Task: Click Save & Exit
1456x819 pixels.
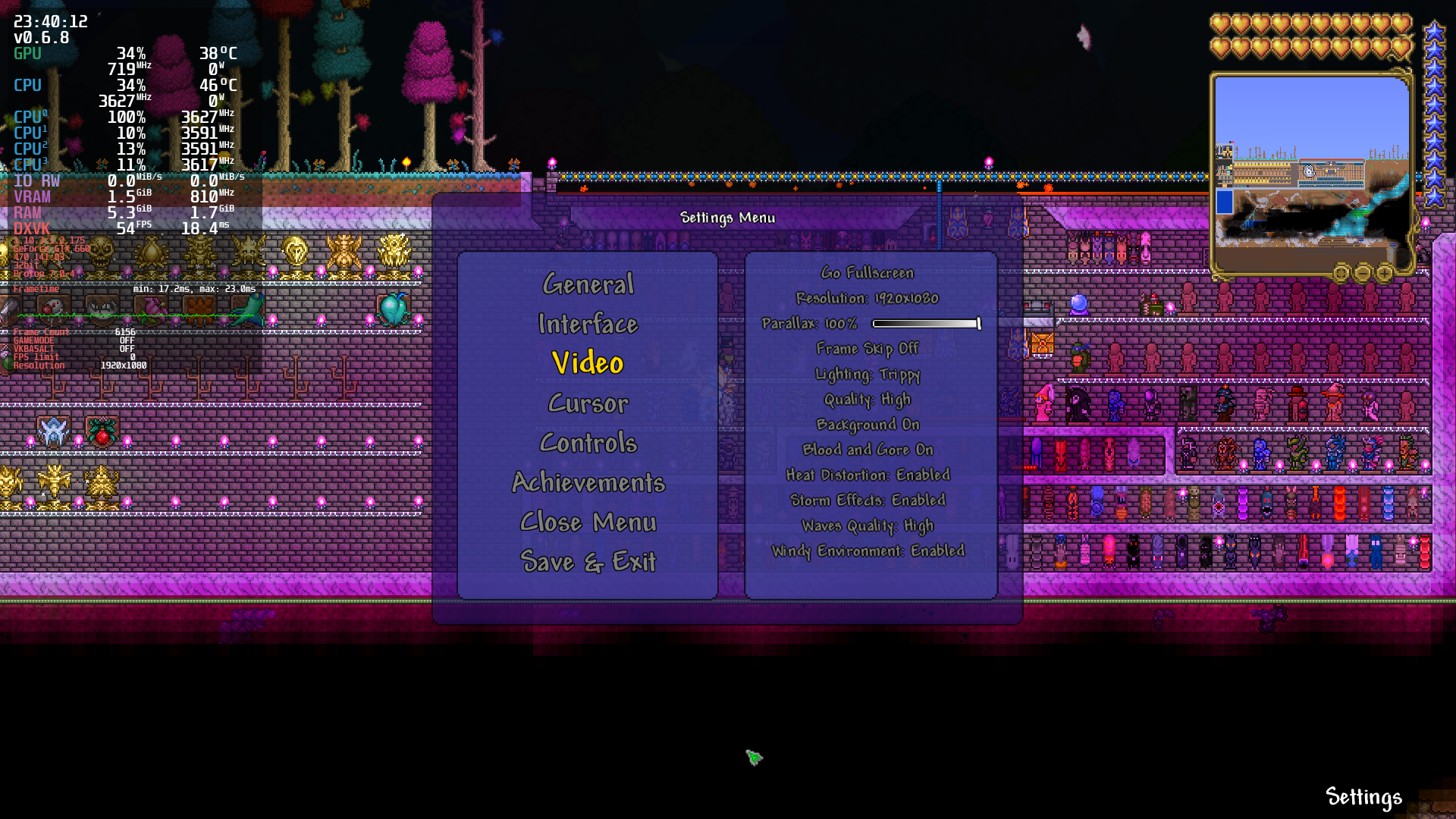Action: (x=588, y=562)
